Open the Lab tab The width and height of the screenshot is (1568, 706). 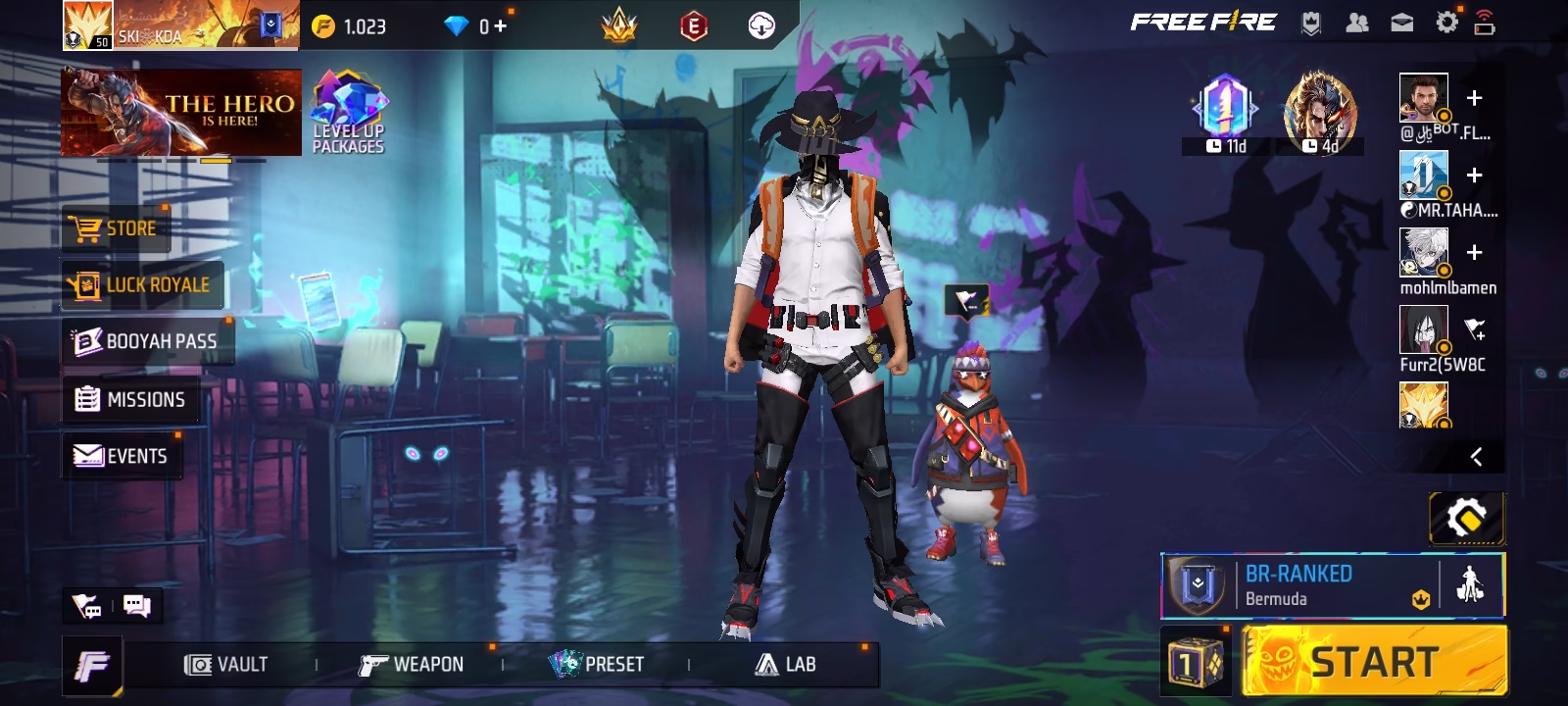coord(786,665)
